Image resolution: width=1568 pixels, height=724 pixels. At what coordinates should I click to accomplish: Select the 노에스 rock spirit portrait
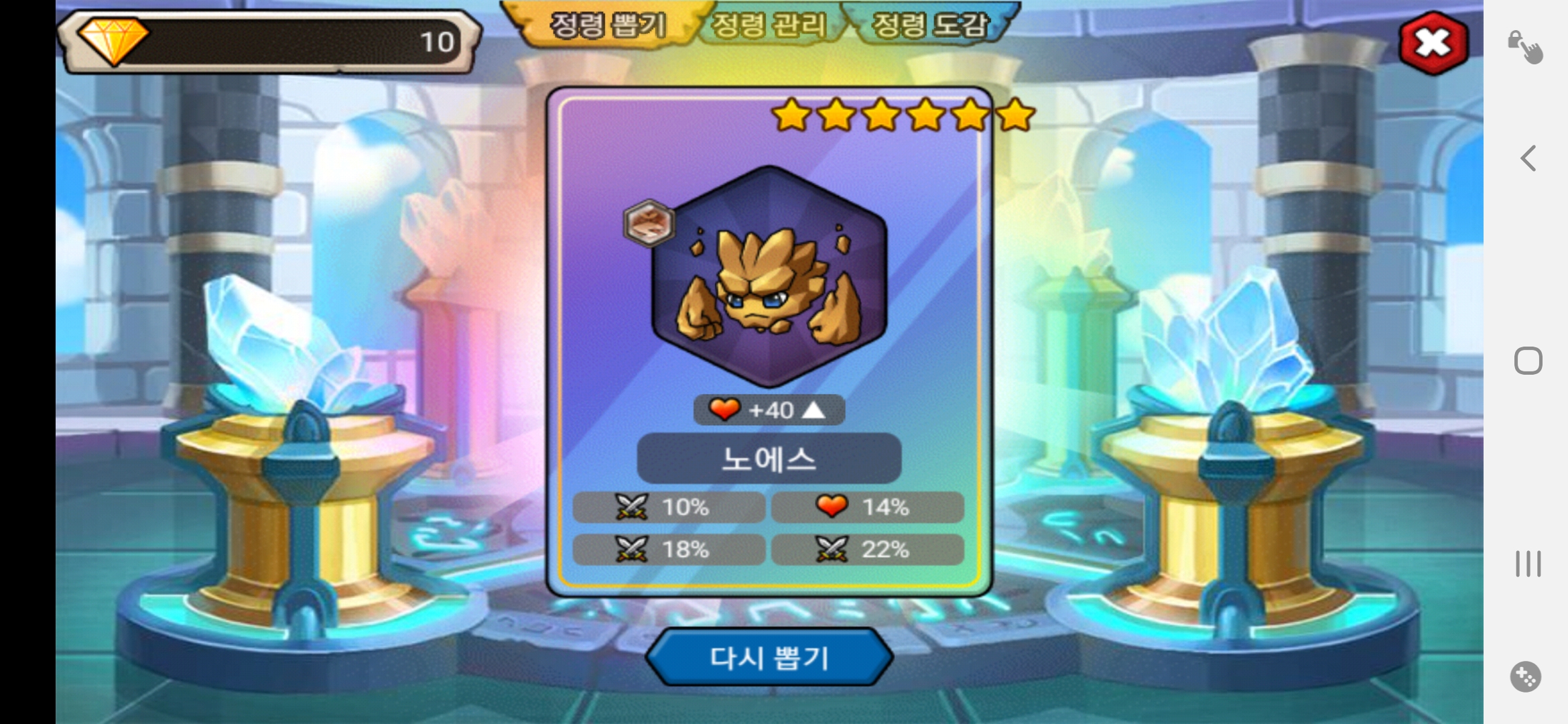tap(769, 277)
